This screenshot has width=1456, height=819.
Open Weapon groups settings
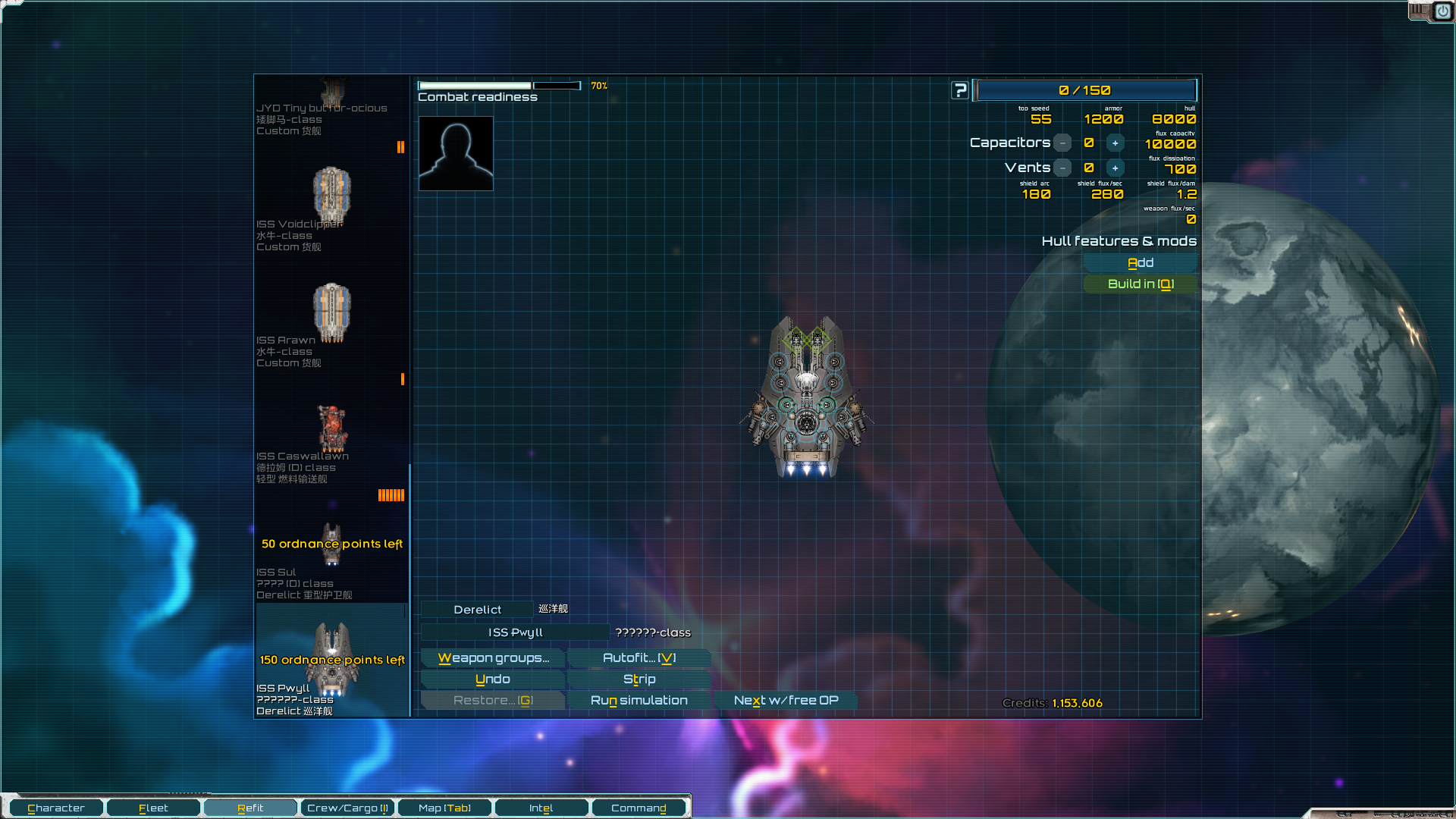point(493,658)
